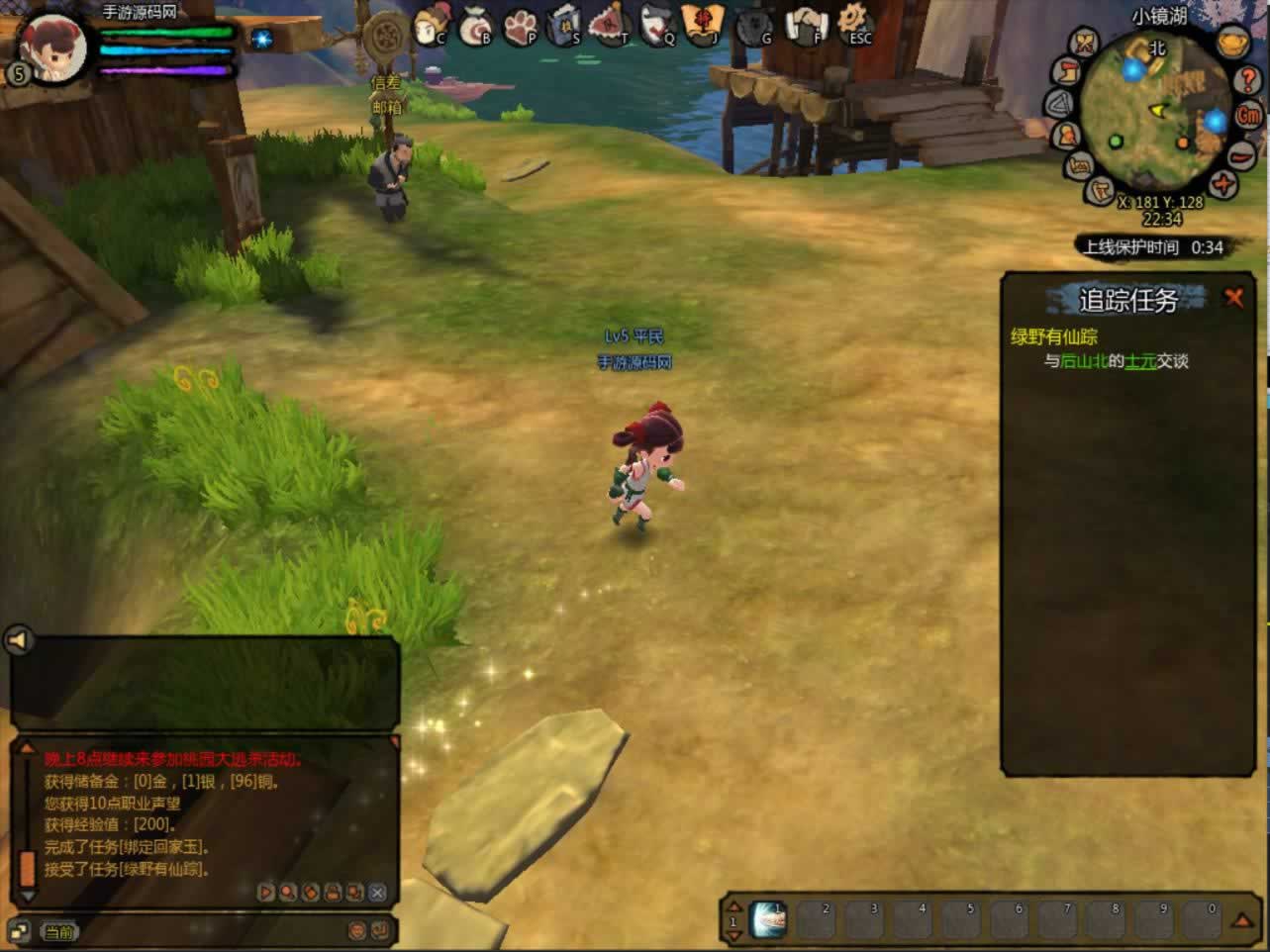1270x952 pixels.
Task: Open the pet paw icon (P)
Action: (521, 27)
